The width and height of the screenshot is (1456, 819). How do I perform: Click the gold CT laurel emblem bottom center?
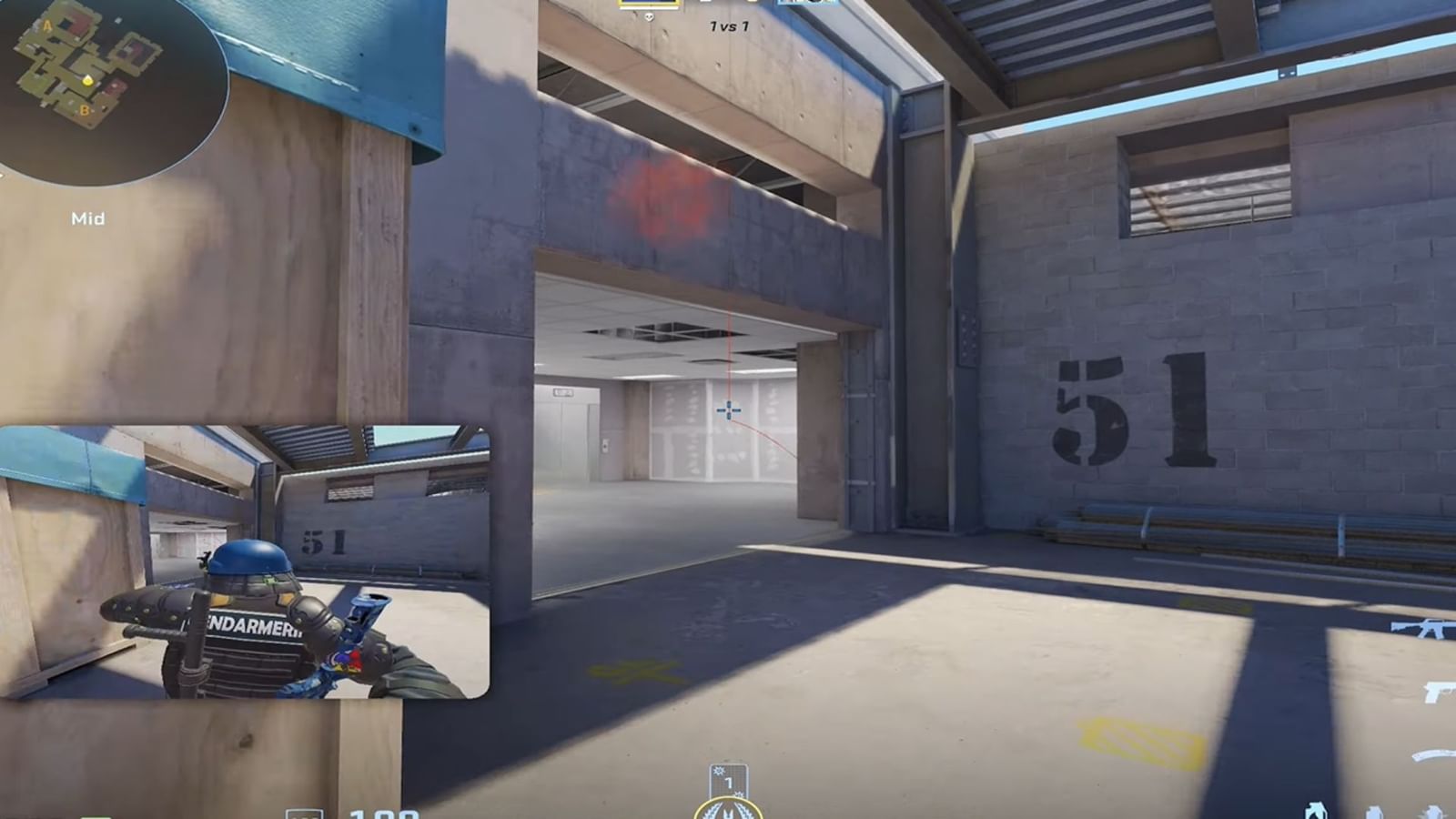click(728, 810)
